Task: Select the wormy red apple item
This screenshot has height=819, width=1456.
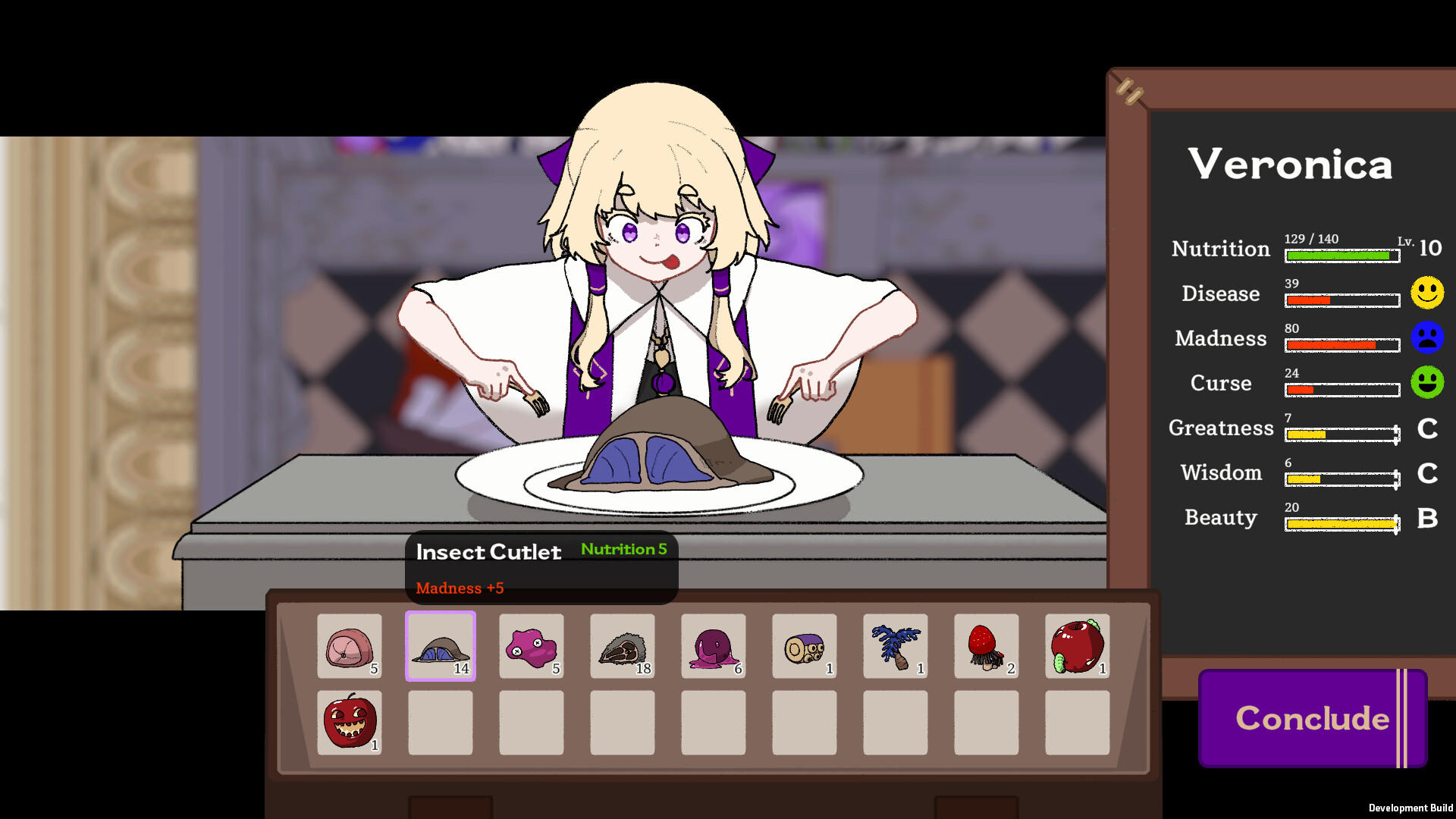Action: pyautogui.click(x=1078, y=647)
